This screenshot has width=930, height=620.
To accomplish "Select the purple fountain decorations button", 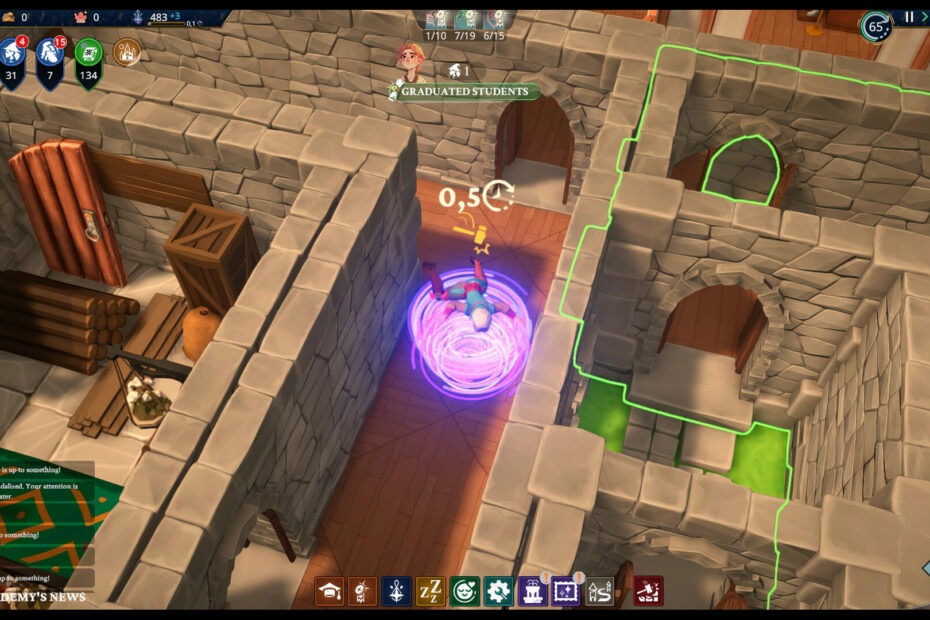I will click(532, 591).
